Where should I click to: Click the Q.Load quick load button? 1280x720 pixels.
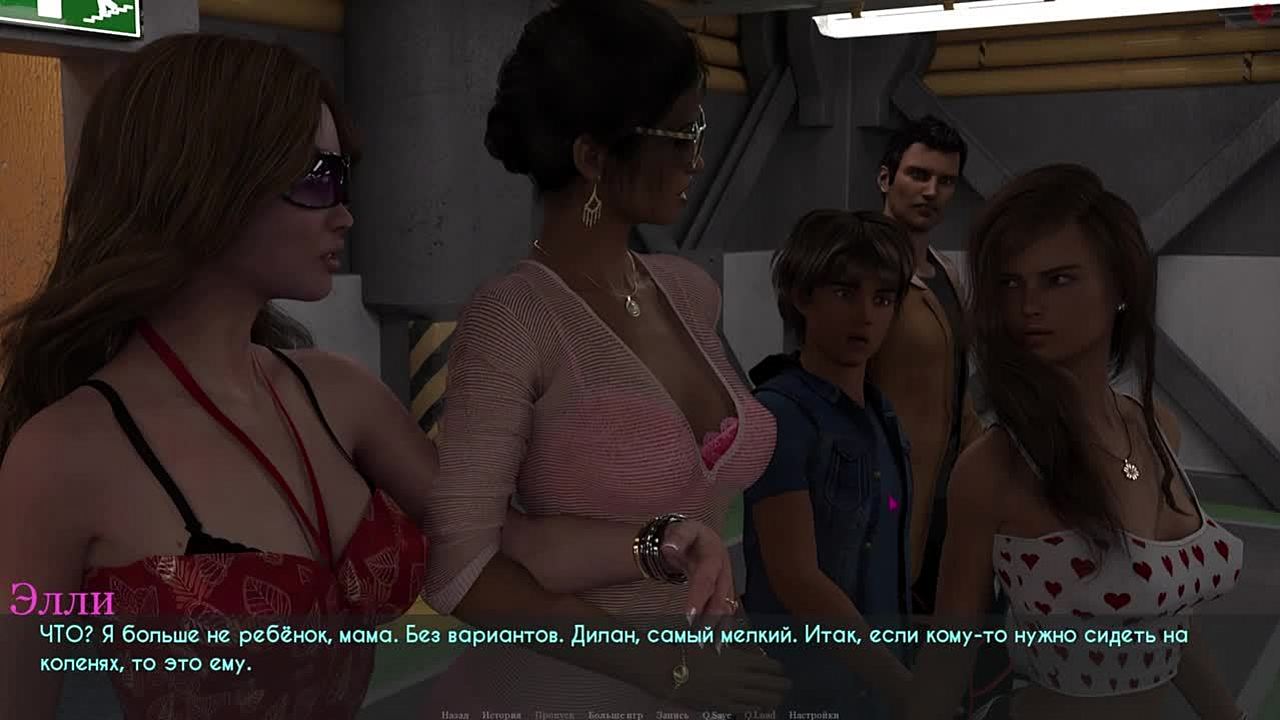coord(760,715)
